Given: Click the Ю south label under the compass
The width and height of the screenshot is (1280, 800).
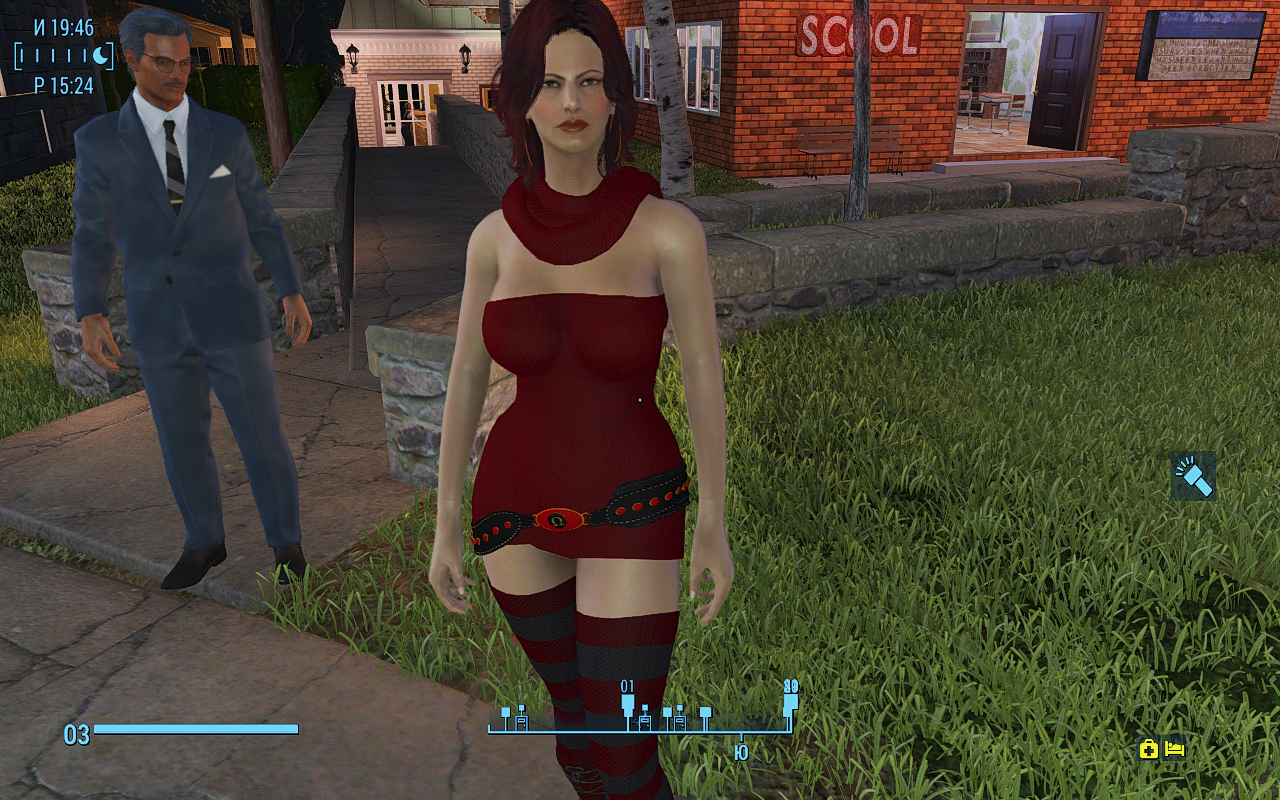Looking at the screenshot, I should 741,753.
